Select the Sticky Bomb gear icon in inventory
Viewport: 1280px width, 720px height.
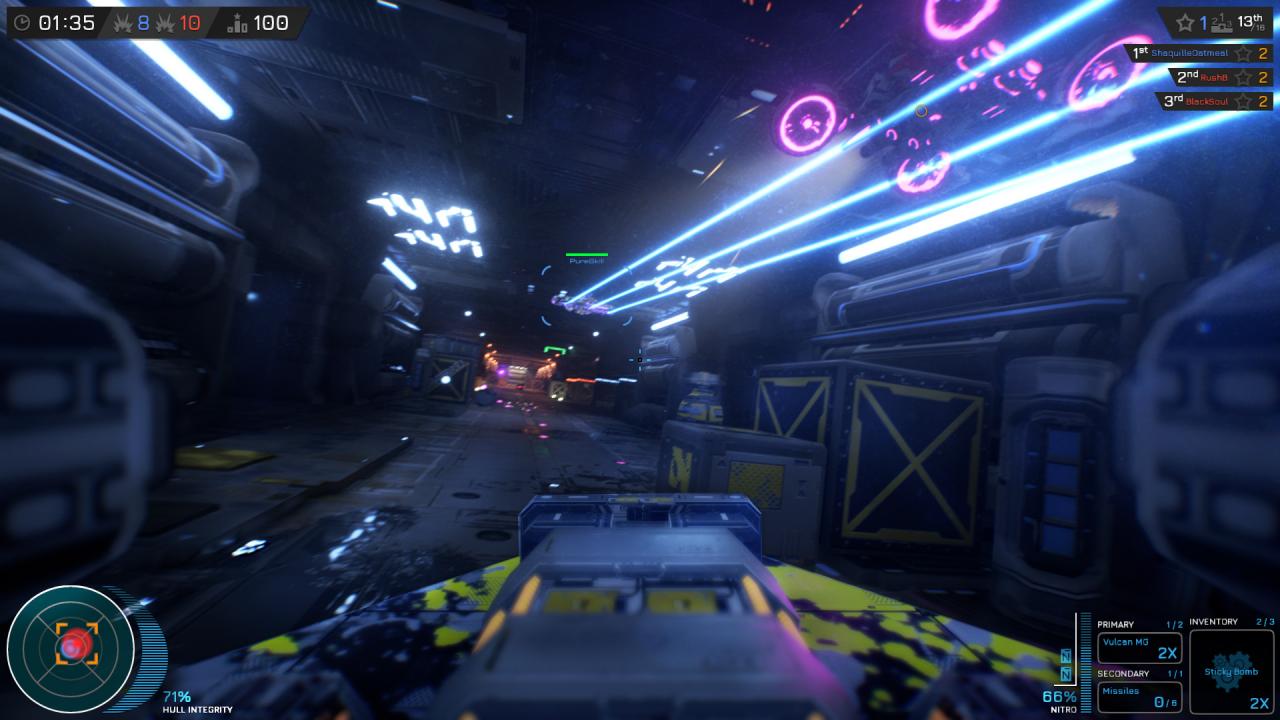[1231, 670]
